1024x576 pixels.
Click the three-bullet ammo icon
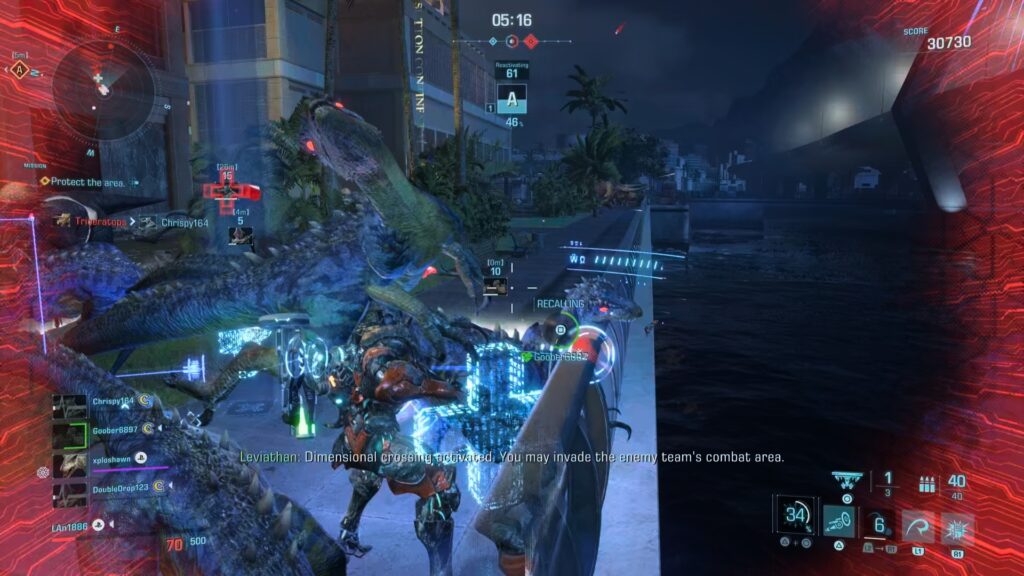point(926,484)
